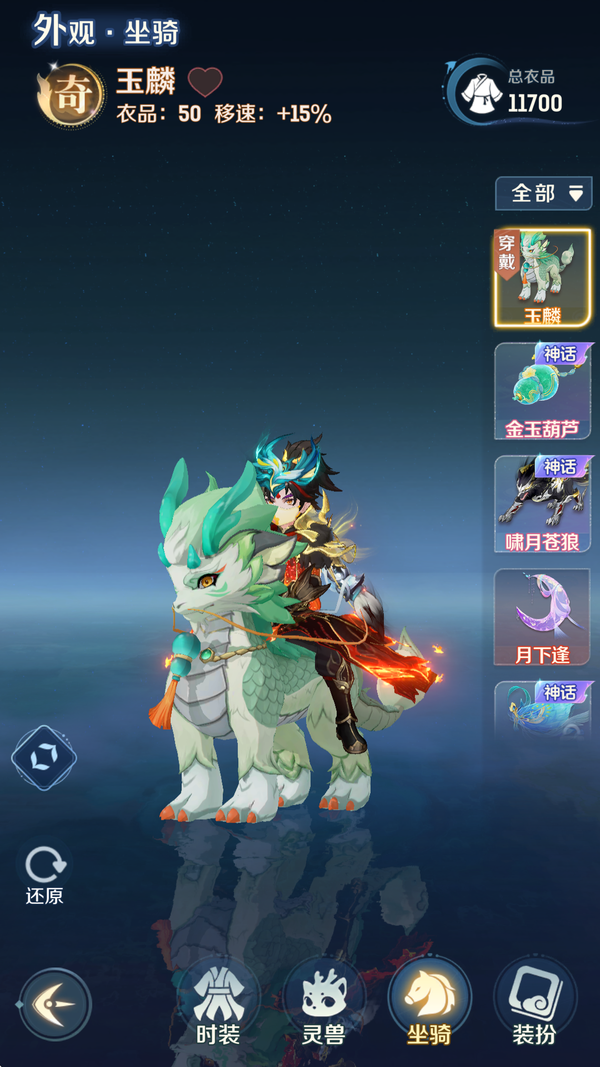This screenshot has width=600, height=1067.
Task: Click the diamond-shaped view toggle icon
Action: [x=43, y=758]
